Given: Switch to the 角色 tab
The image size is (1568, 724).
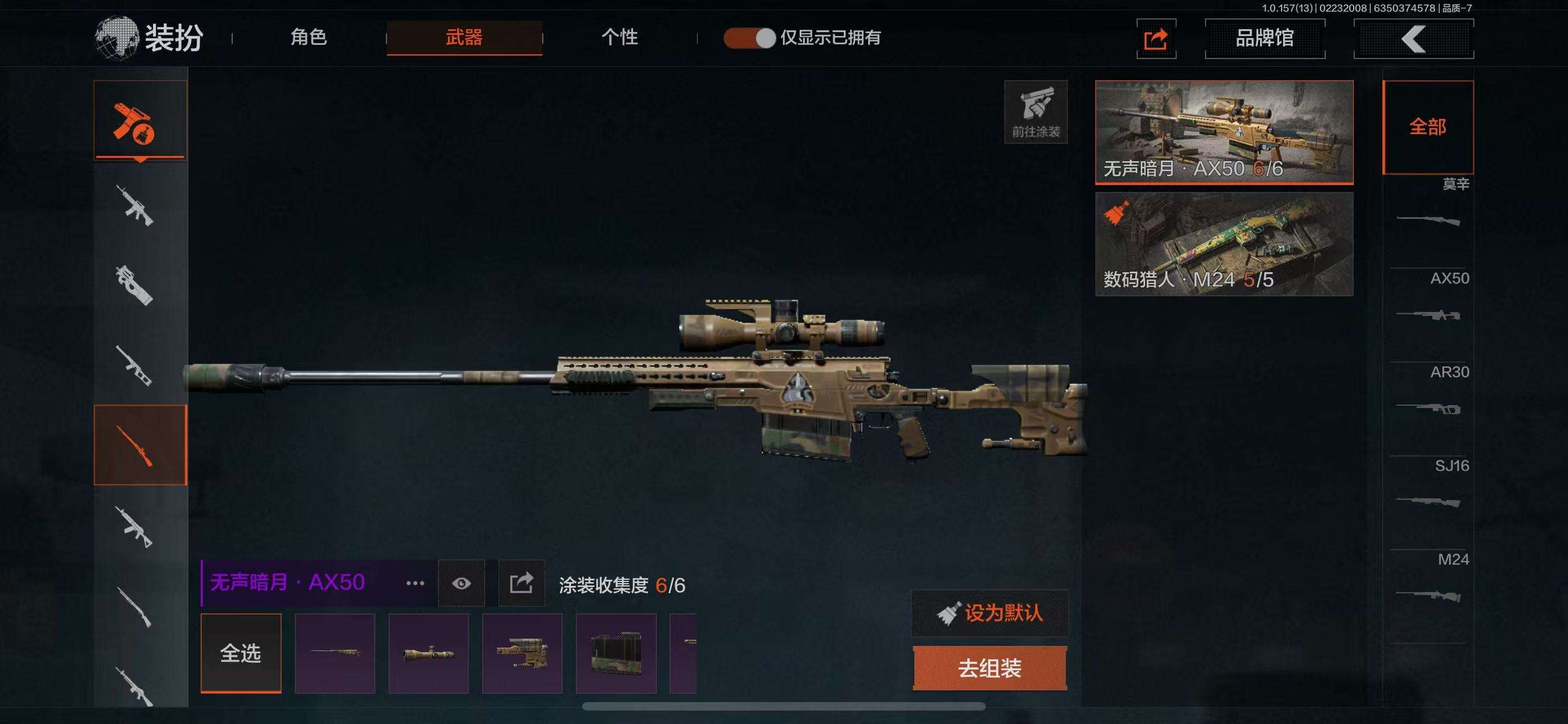Looking at the screenshot, I should [309, 38].
